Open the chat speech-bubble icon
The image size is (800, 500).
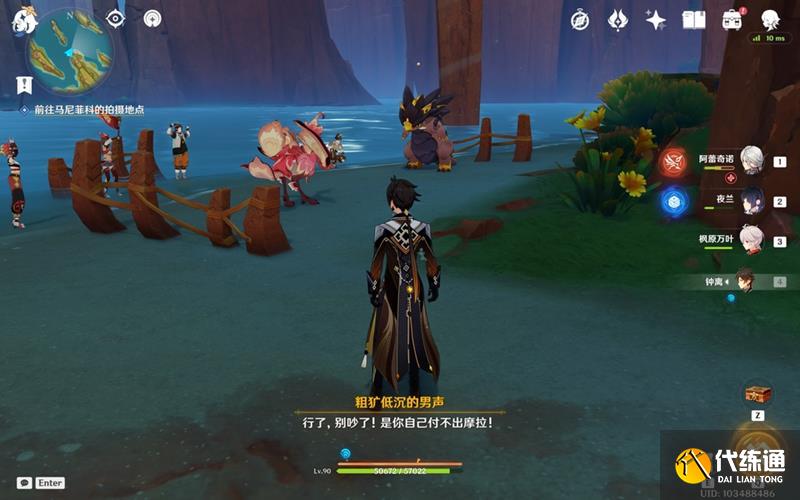[24, 482]
